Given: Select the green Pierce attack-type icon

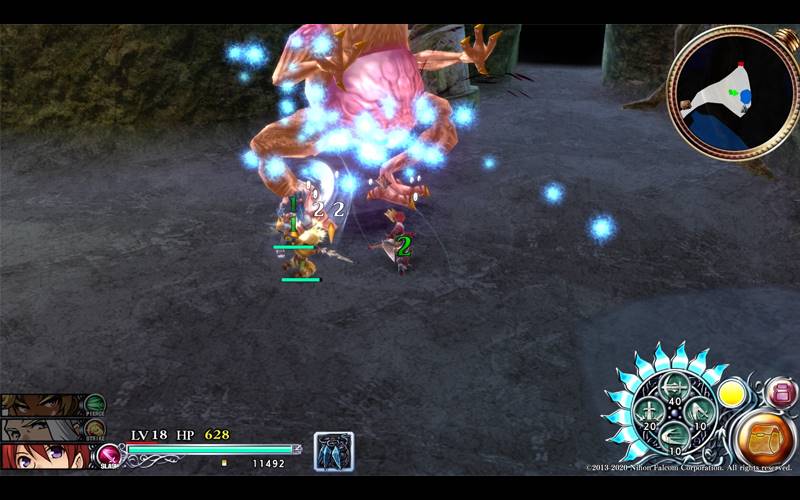Looking at the screenshot, I should click(x=95, y=403).
